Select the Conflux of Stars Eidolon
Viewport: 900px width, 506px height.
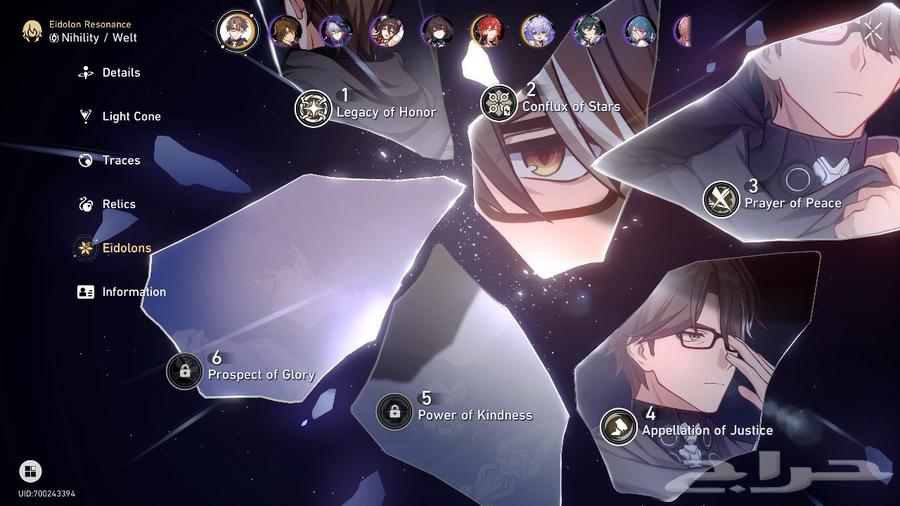498,102
